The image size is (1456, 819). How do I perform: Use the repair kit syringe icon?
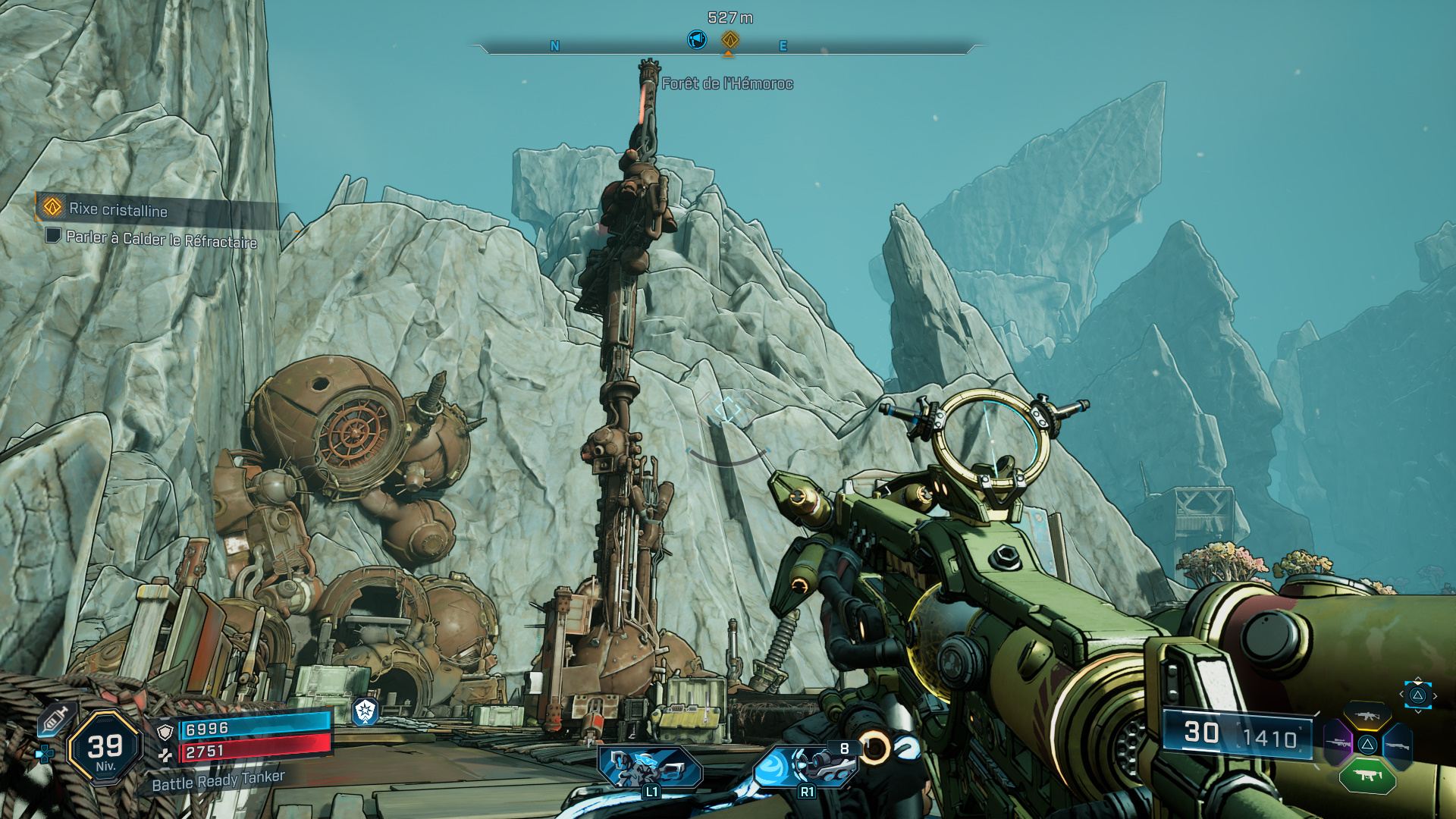pyautogui.click(x=55, y=717)
